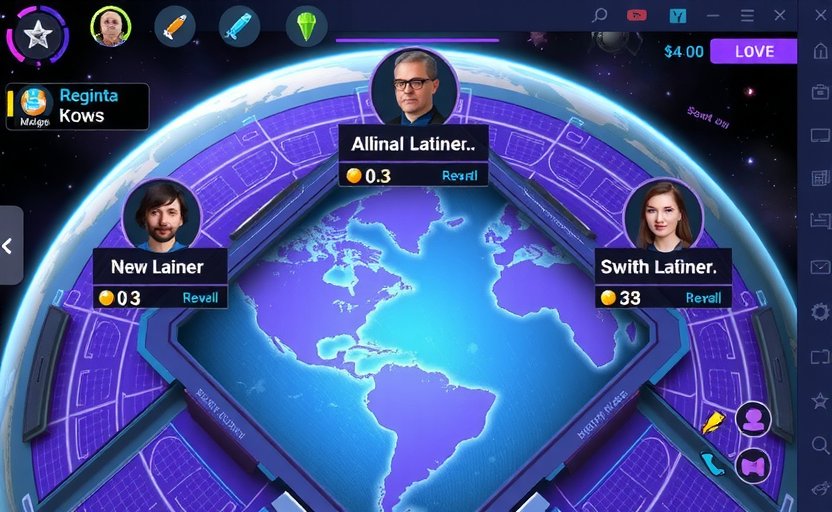Click the round bow-tie button
Image resolution: width=832 pixels, height=512 pixels.
point(753,466)
